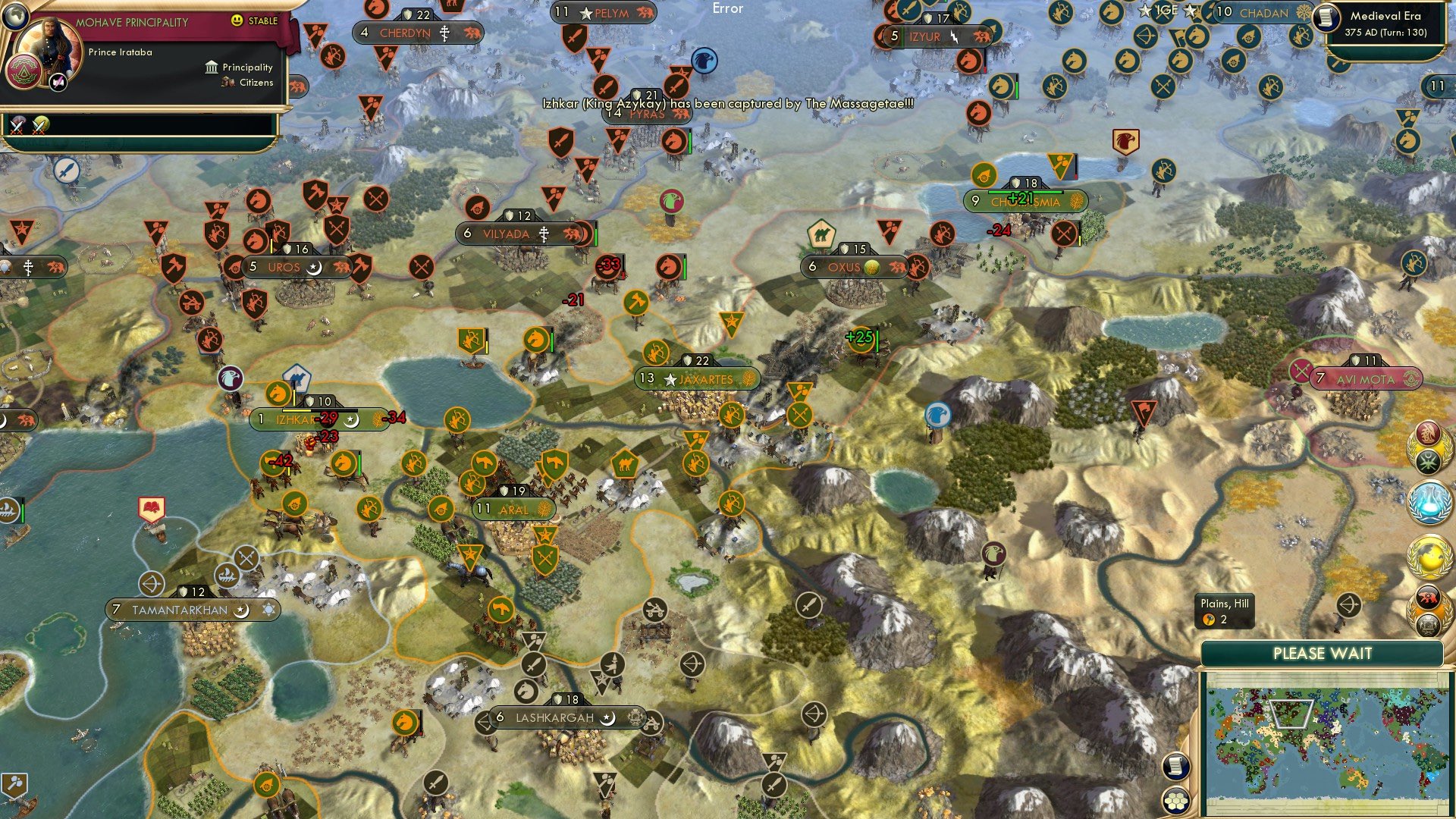
Task: Click the Principality government label
Action: click(x=248, y=67)
